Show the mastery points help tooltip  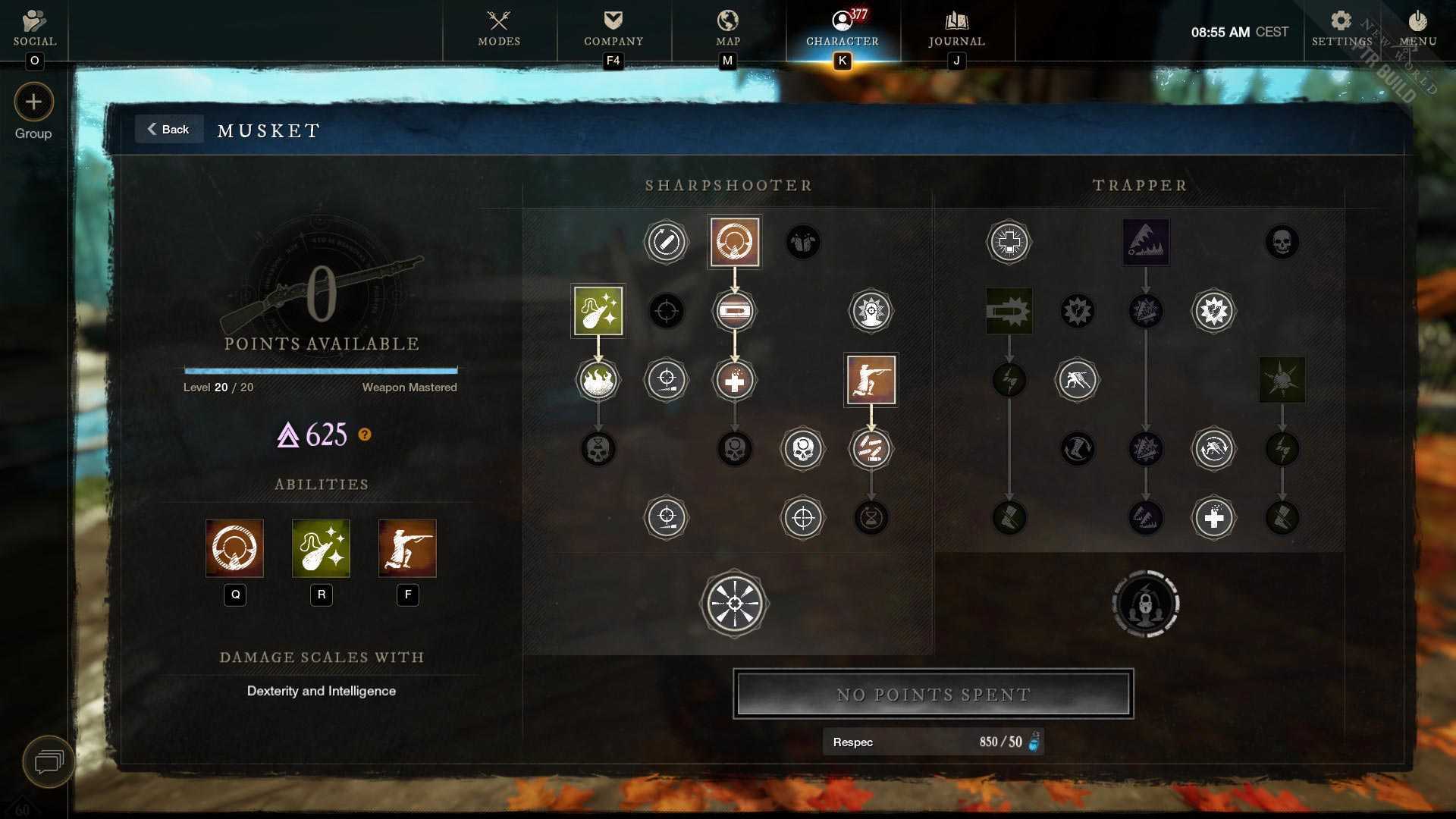tap(365, 435)
